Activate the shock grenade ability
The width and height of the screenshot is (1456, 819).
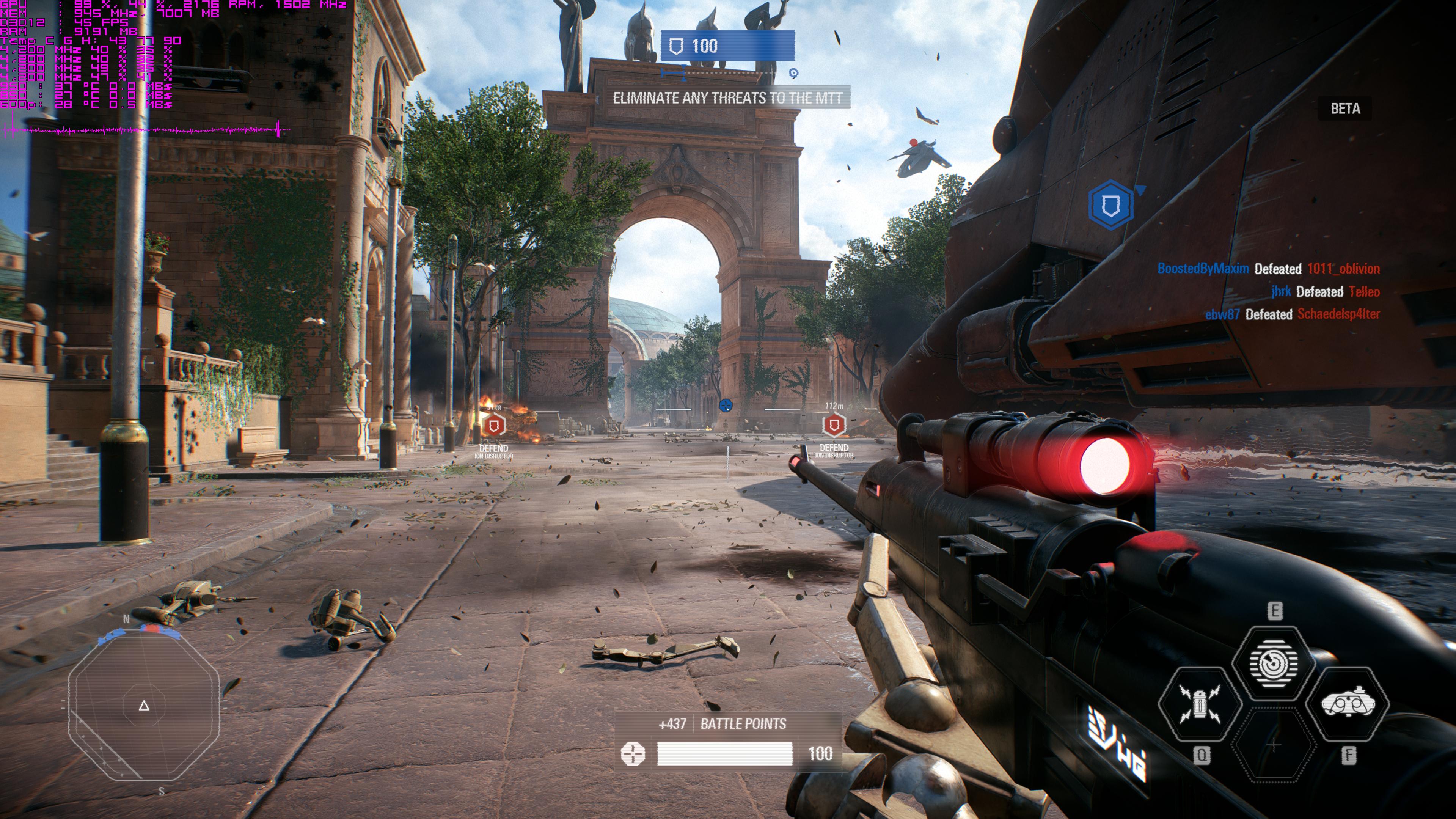[1199, 704]
